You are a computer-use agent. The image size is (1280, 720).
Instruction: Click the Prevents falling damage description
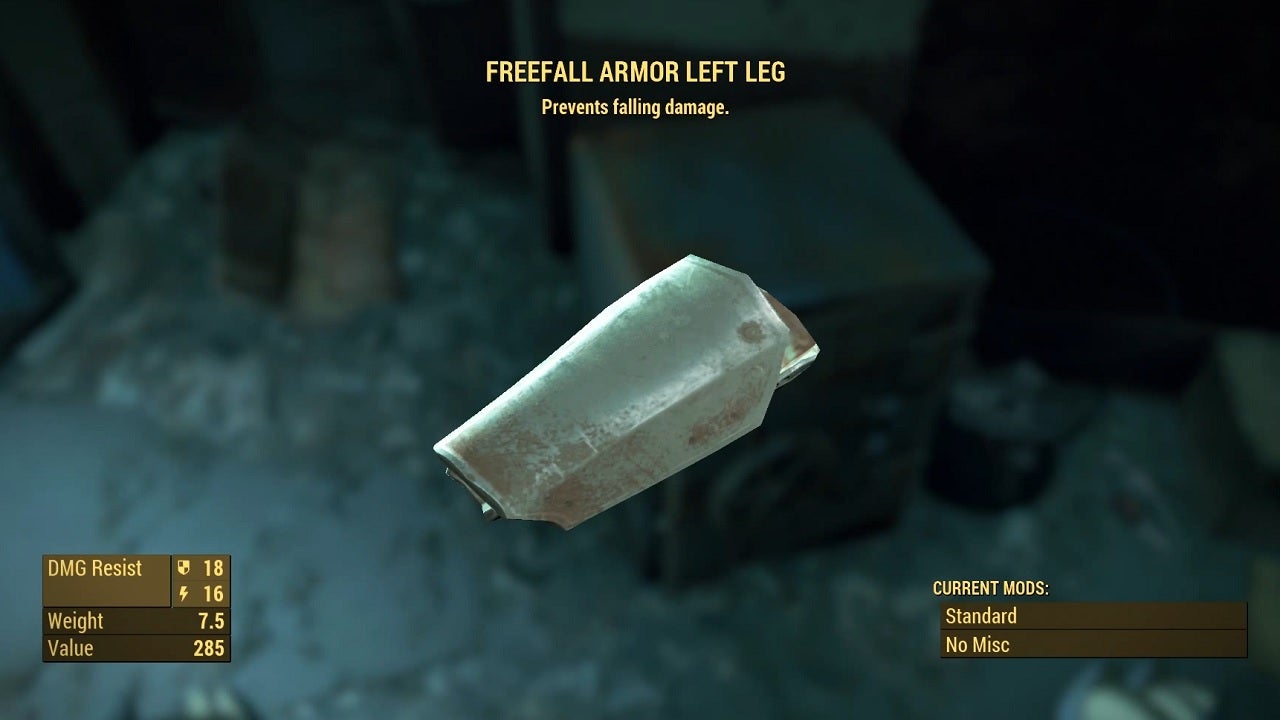point(637,106)
